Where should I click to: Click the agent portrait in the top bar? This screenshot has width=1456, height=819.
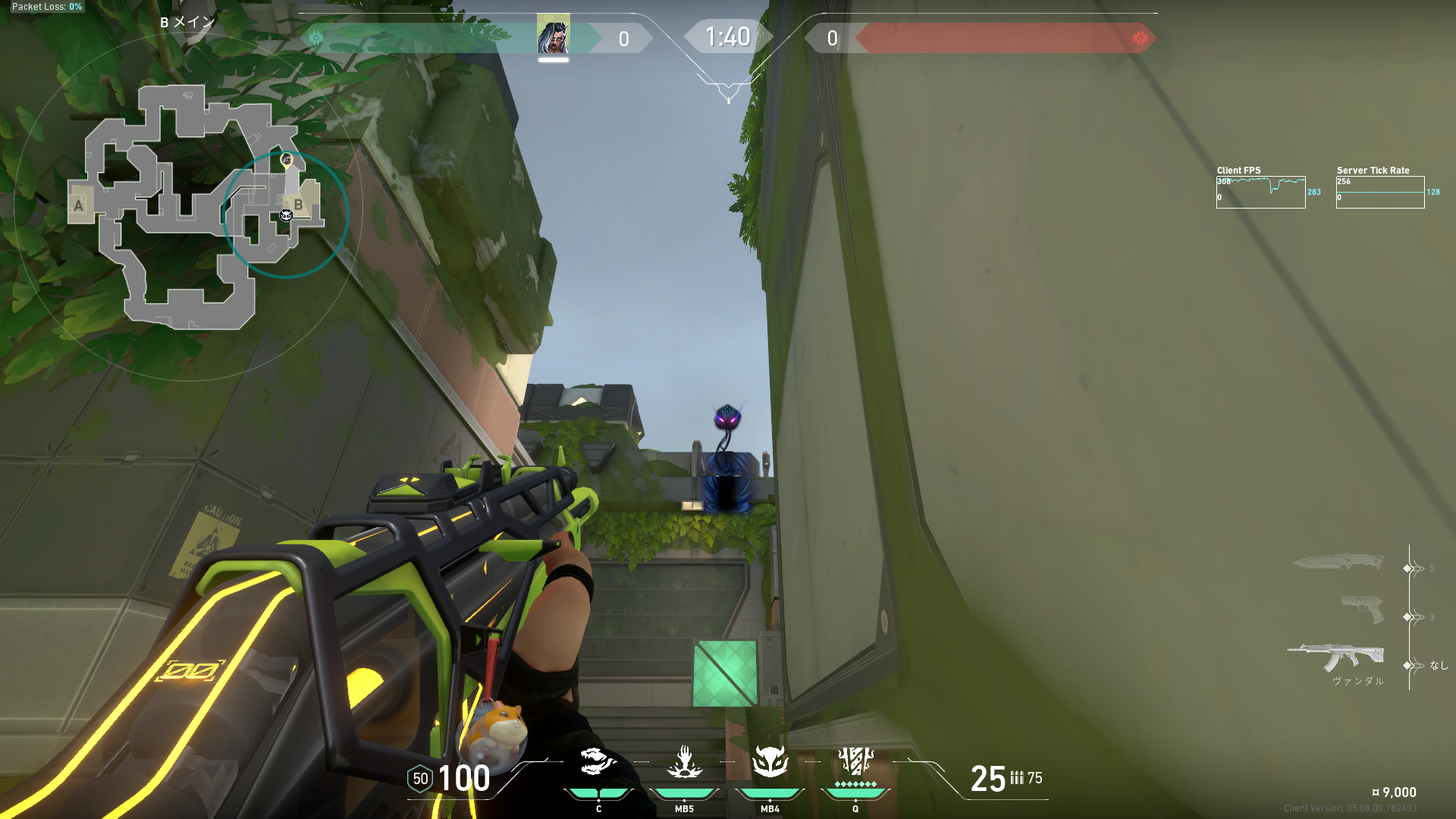pos(553,36)
